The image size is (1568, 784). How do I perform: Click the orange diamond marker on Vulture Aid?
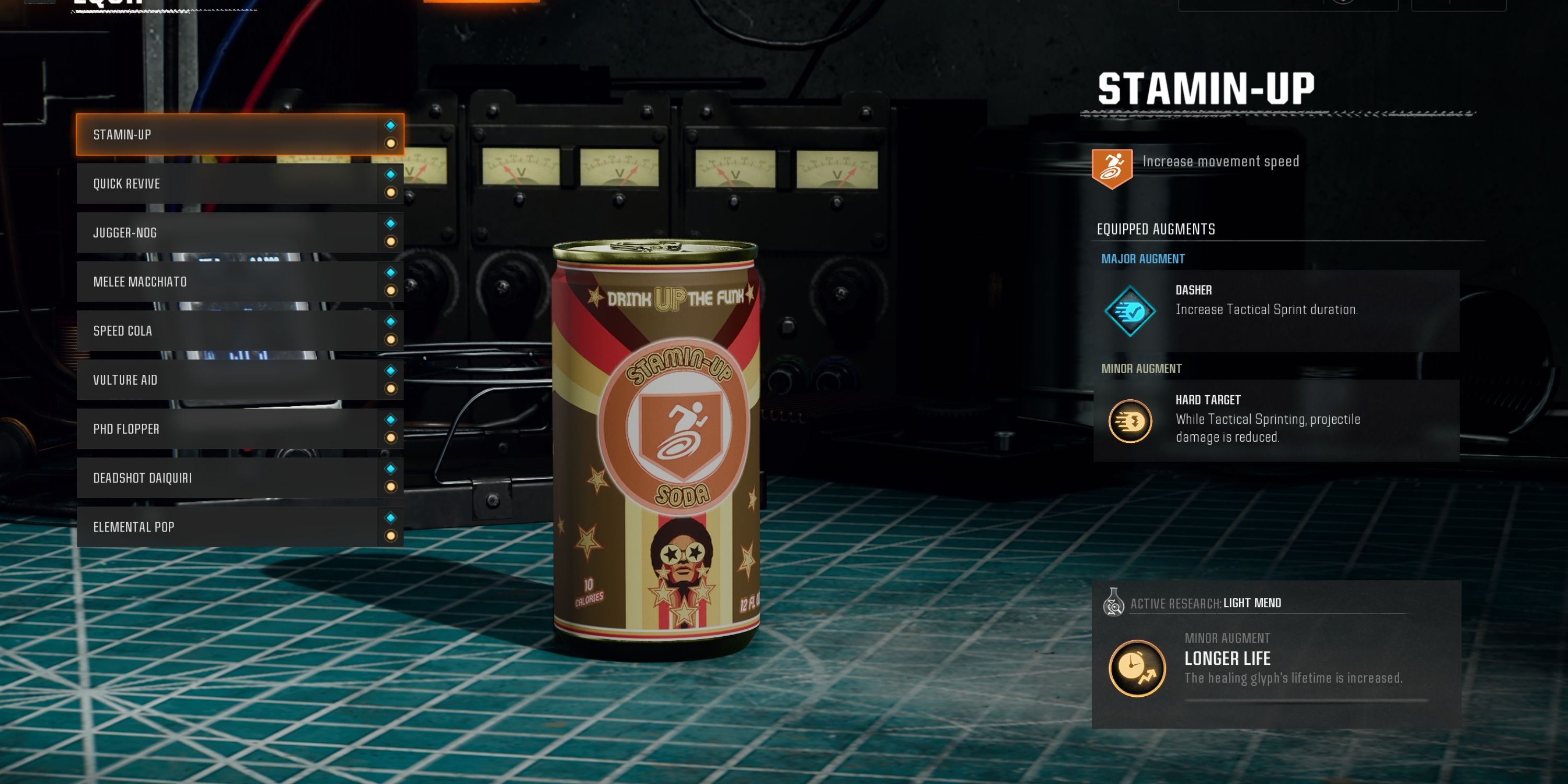[x=392, y=389]
